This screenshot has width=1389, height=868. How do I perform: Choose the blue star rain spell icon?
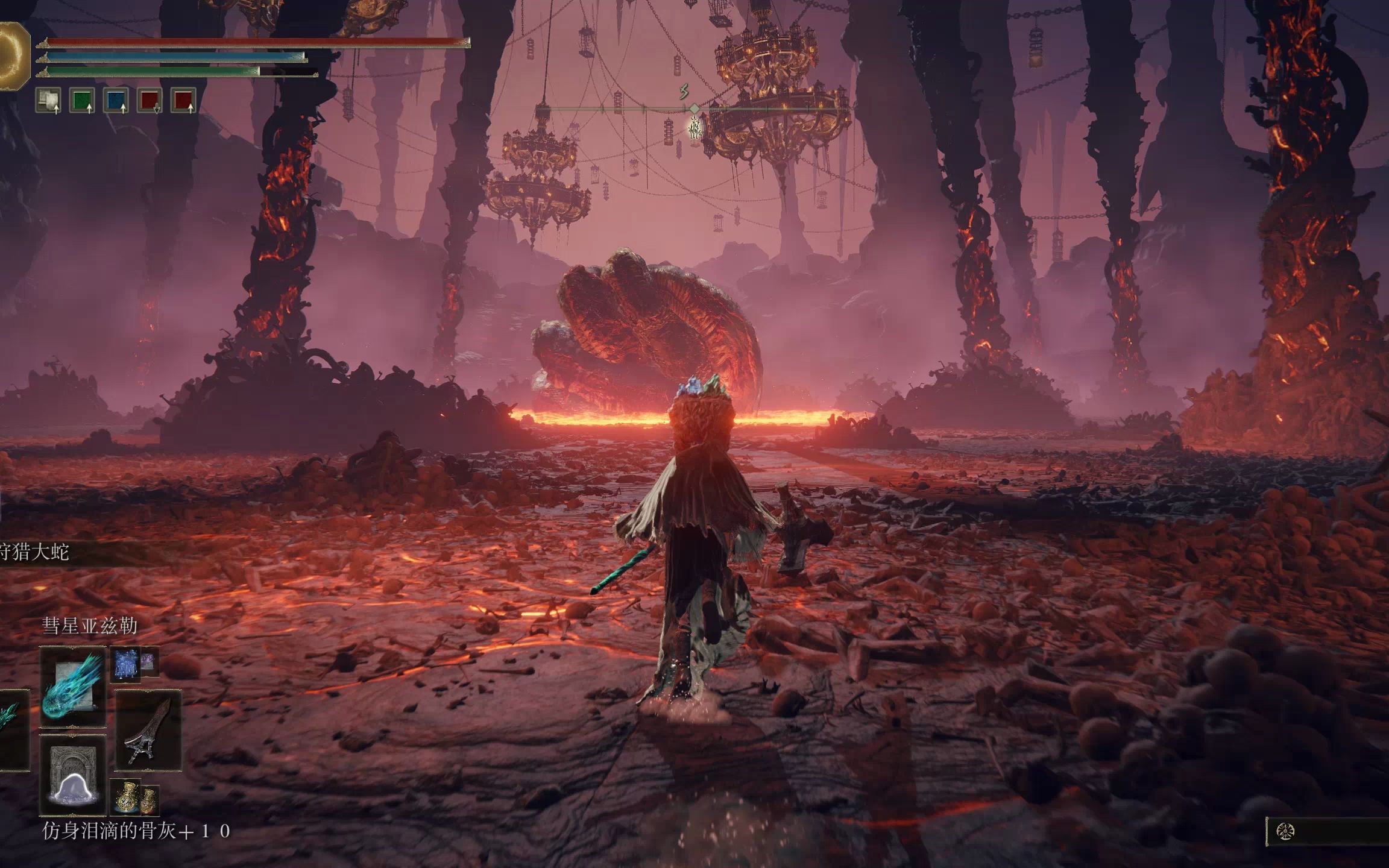[125, 664]
